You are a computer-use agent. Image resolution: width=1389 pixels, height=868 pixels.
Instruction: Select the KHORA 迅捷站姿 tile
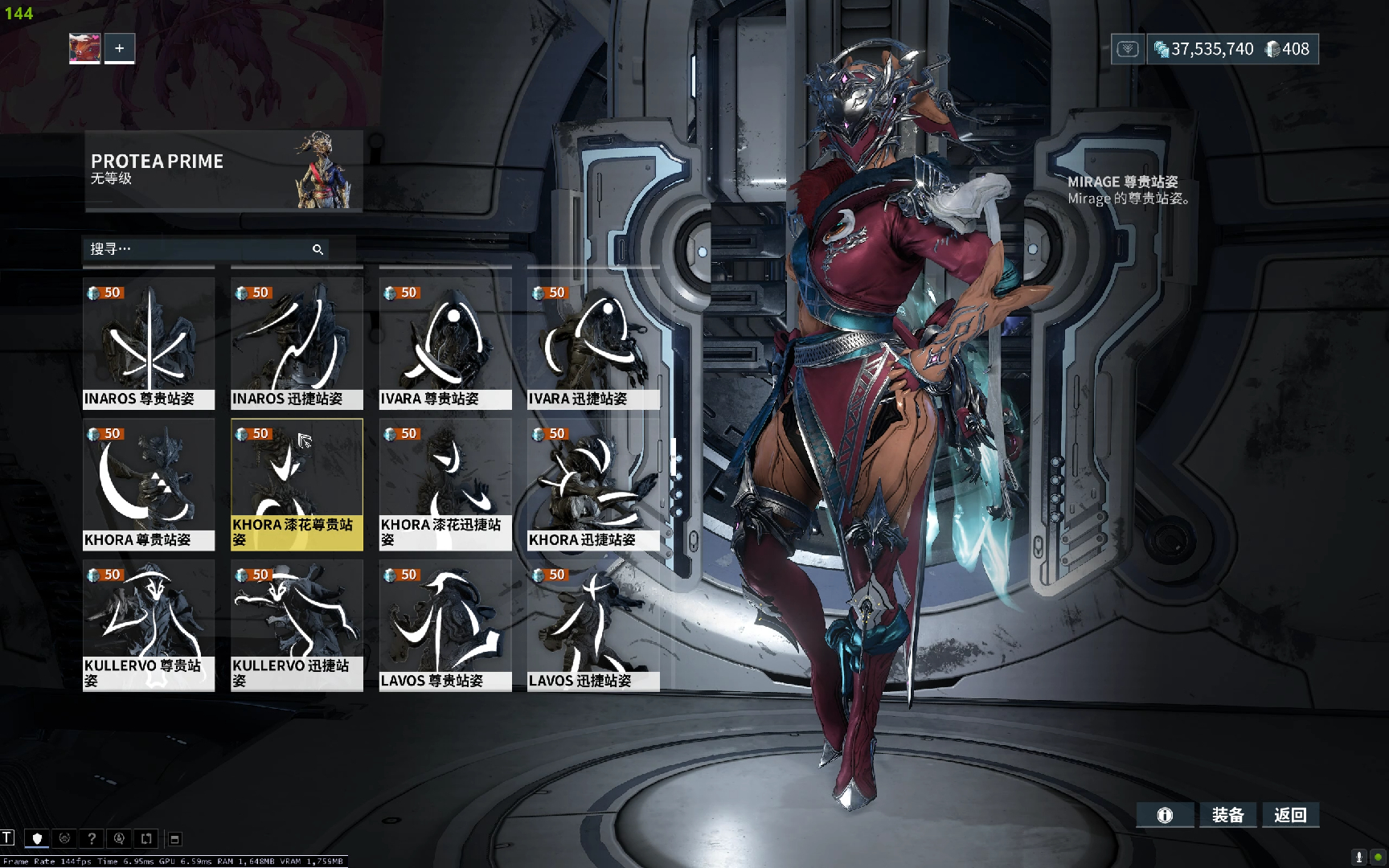(x=593, y=484)
